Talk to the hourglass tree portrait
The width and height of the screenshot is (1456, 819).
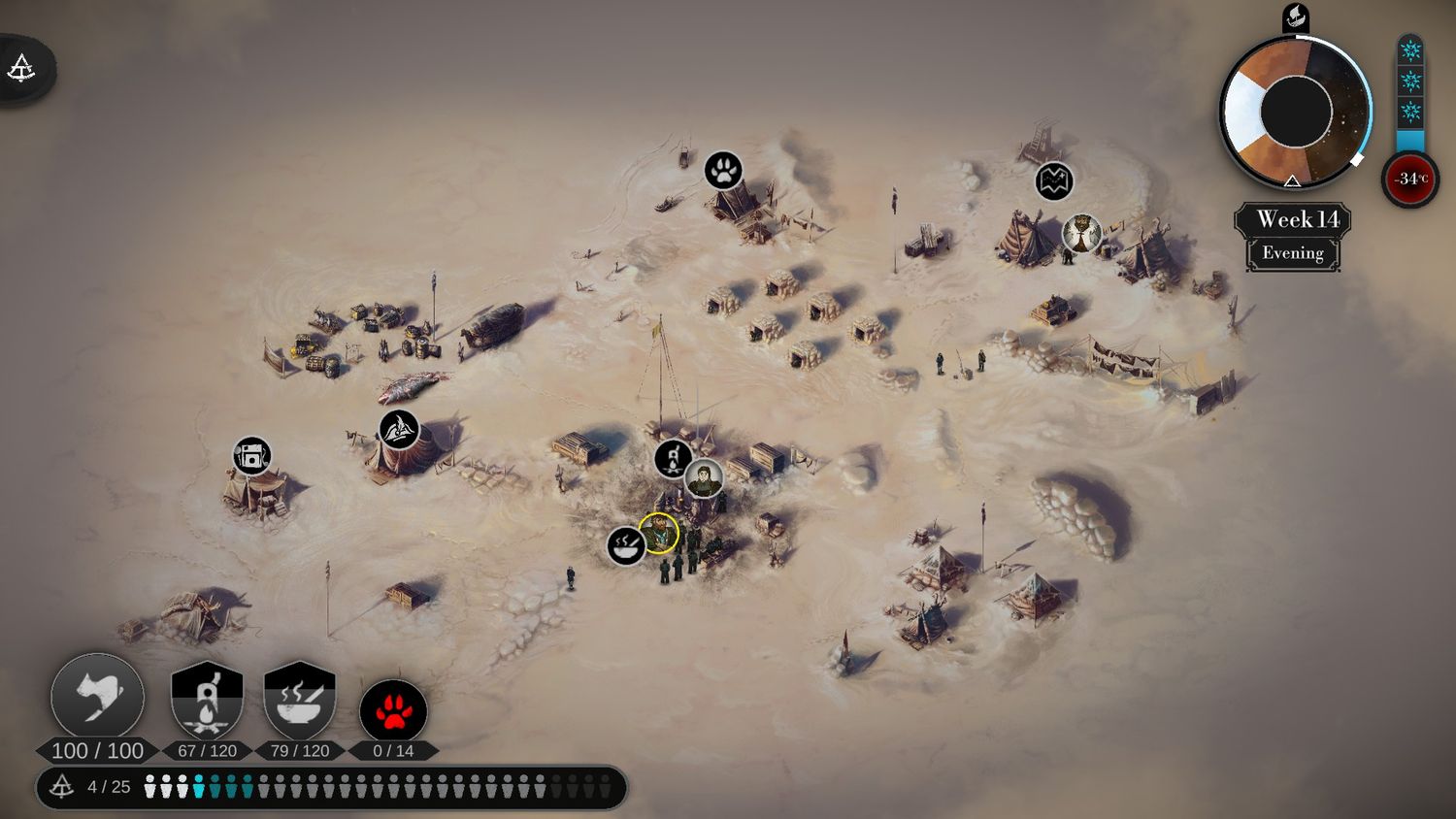pos(1081,234)
